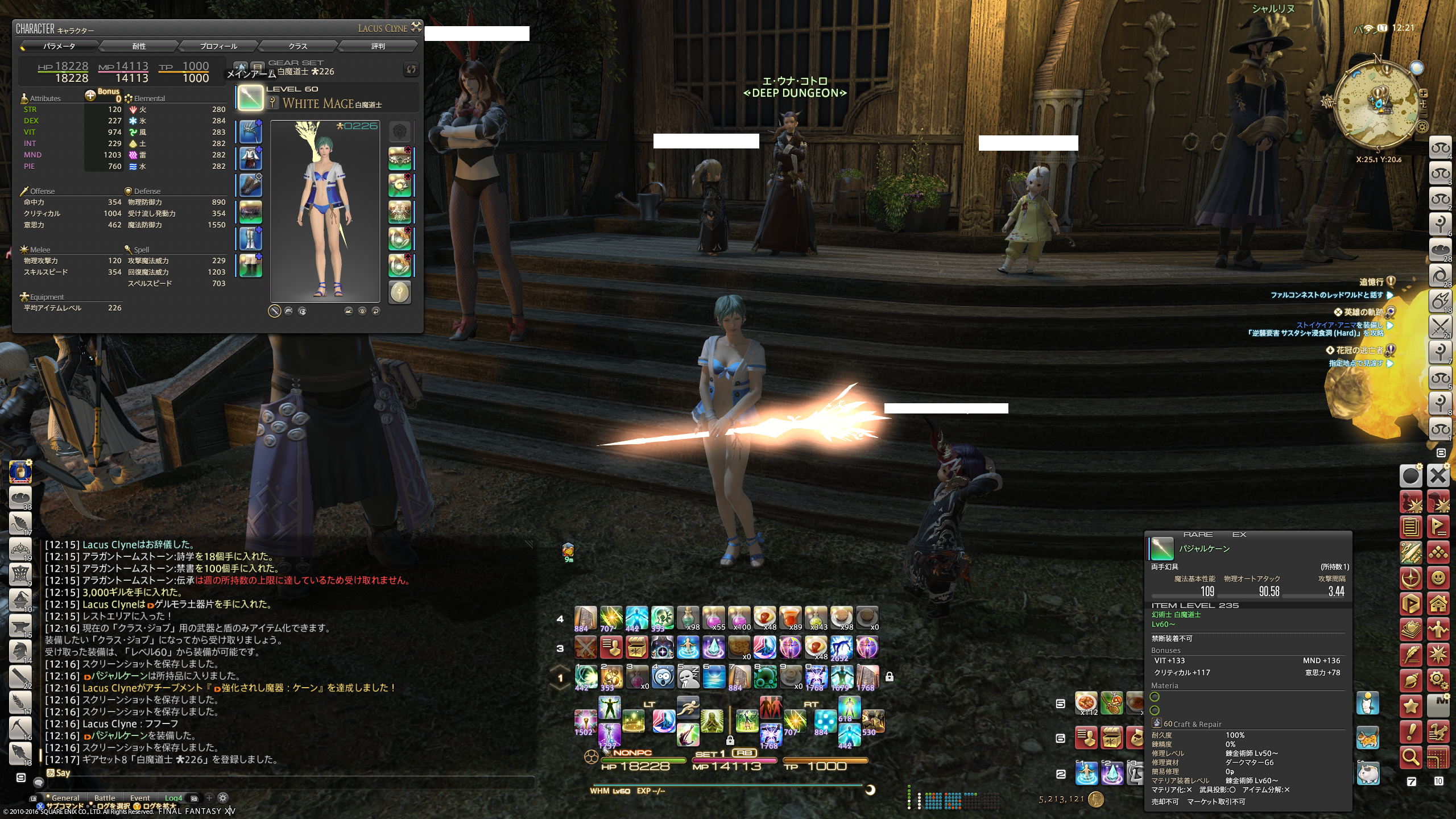This screenshot has width=1456, height=819.
Task: Open minimap settings gear
Action: (x=1422, y=126)
